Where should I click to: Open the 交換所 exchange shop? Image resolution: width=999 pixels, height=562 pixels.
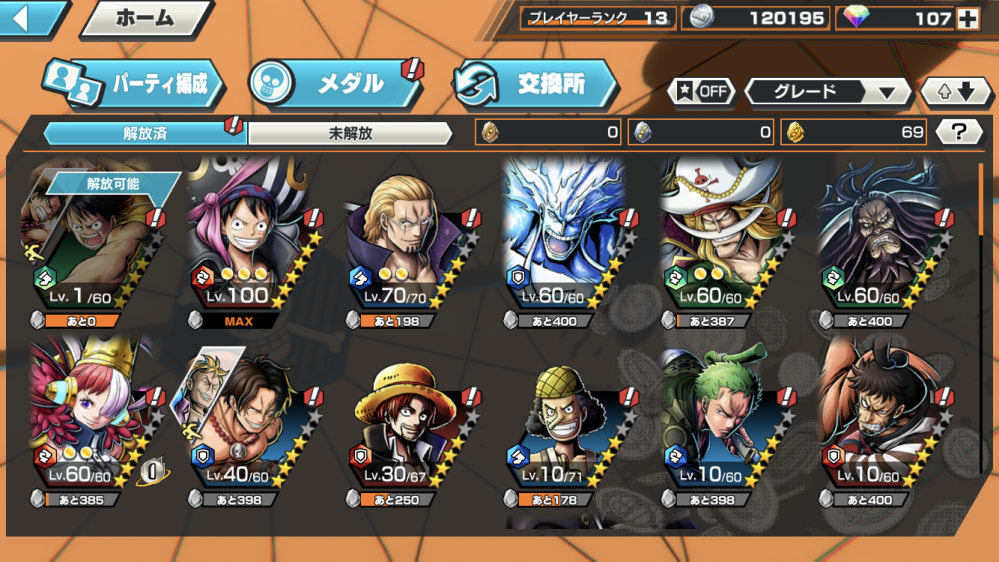click(535, 84)
